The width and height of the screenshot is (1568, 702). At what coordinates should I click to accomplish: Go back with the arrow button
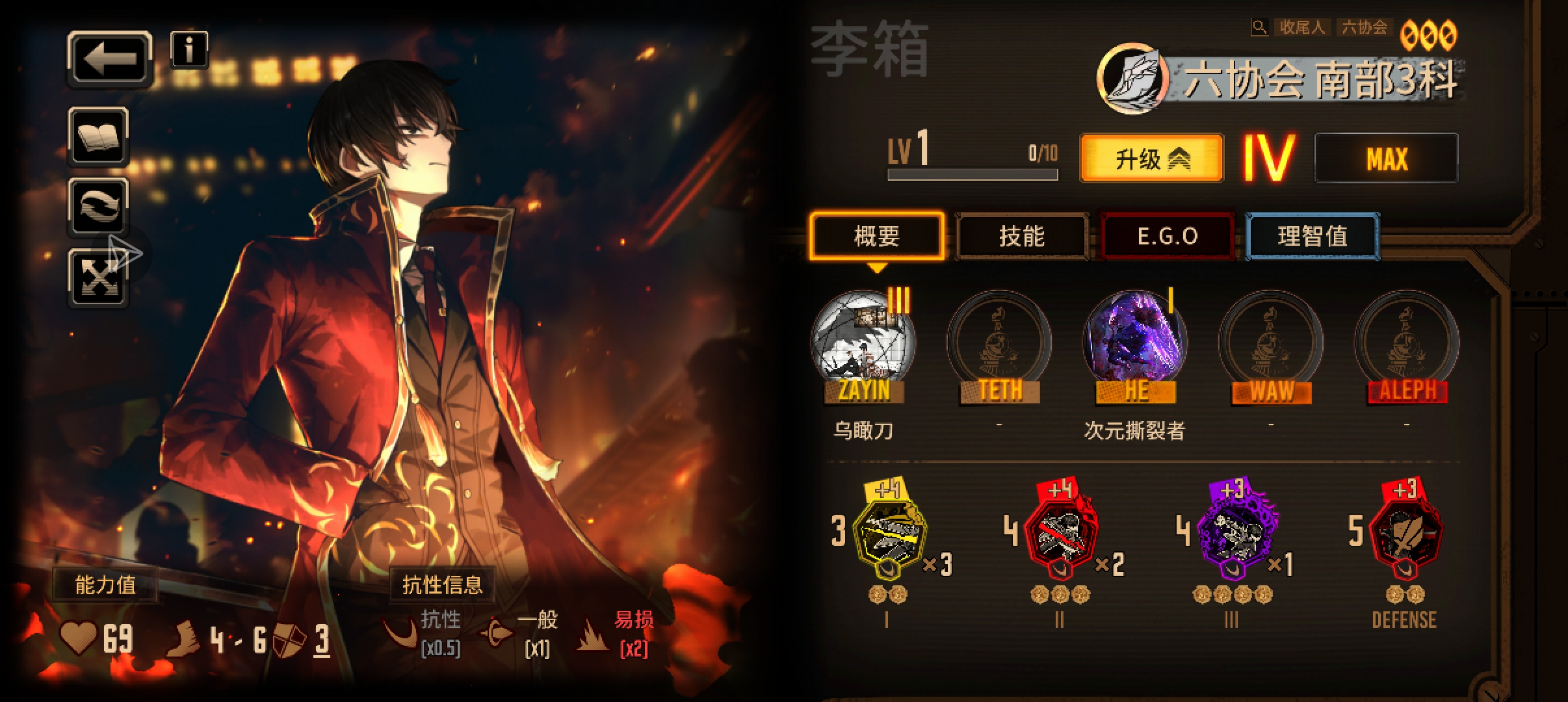(x=110, y=58)
